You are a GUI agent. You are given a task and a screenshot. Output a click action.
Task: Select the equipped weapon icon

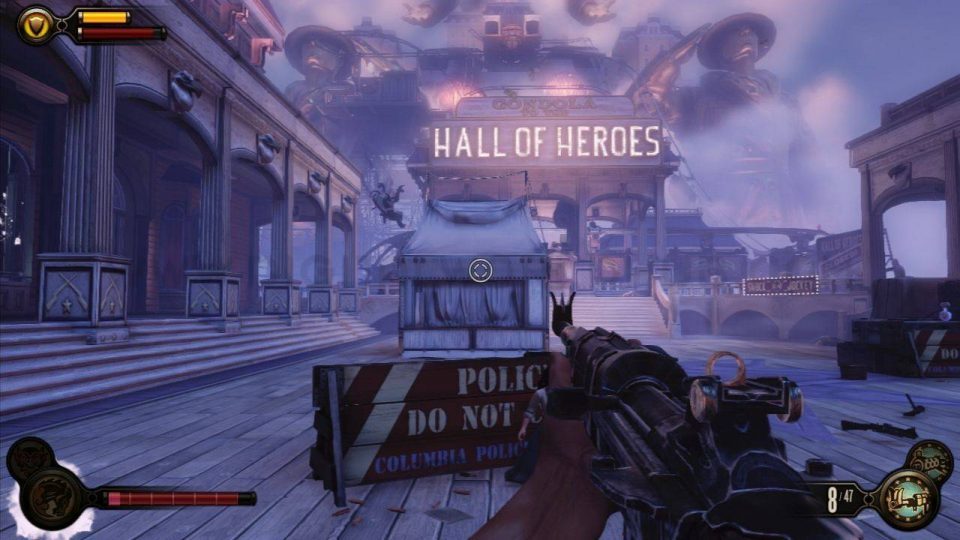[909, 497]
